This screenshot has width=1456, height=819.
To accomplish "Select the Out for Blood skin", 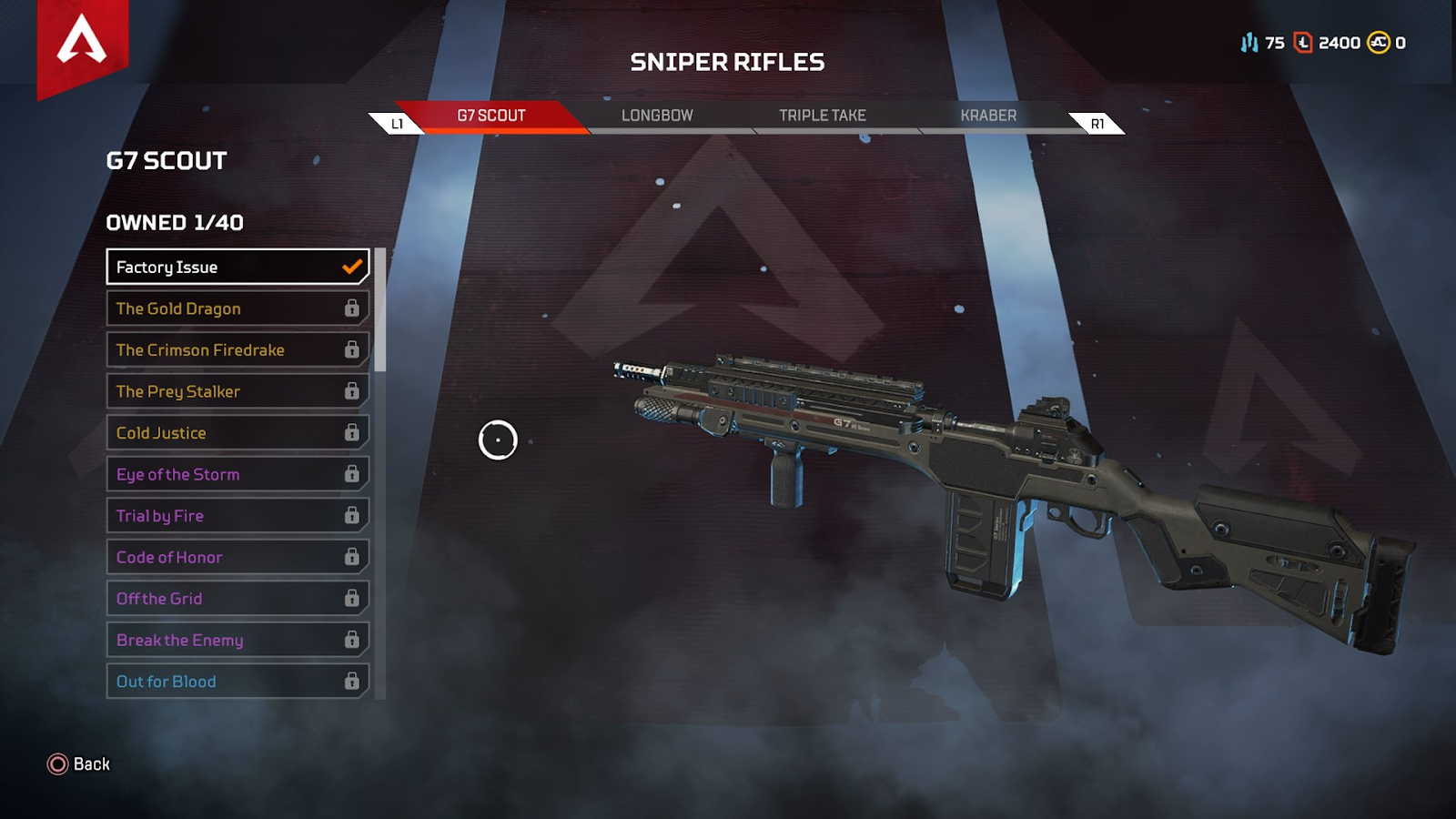I will coord(237,682).
